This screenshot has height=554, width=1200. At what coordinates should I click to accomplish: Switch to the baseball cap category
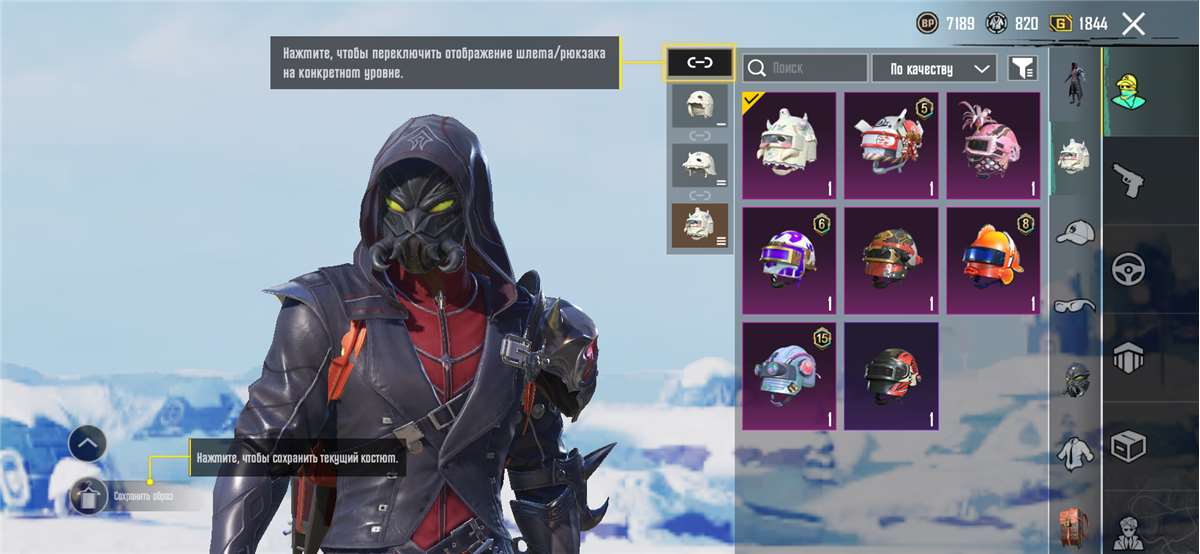1075,232
